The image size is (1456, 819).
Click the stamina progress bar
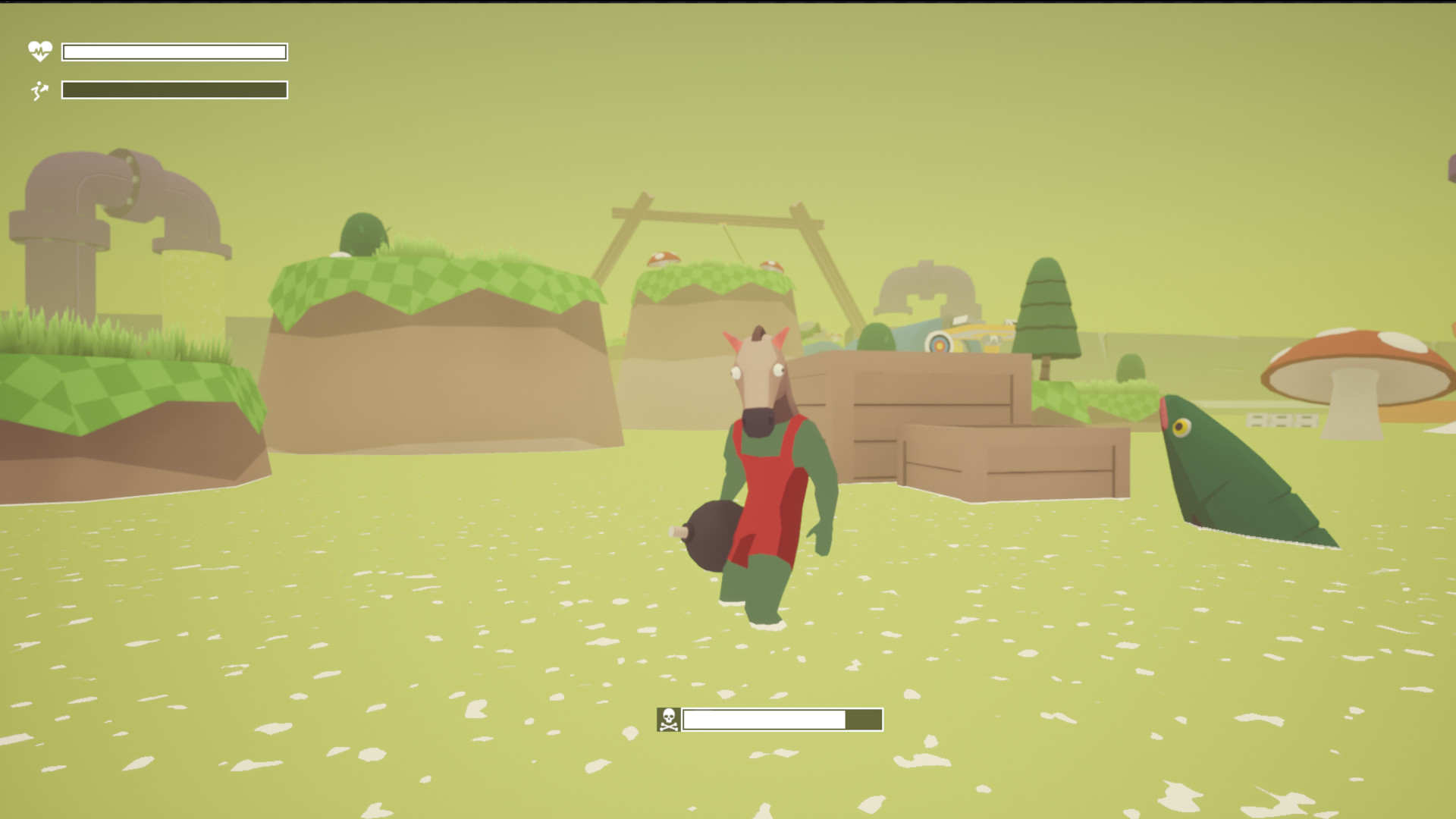(x=174, y=91)
